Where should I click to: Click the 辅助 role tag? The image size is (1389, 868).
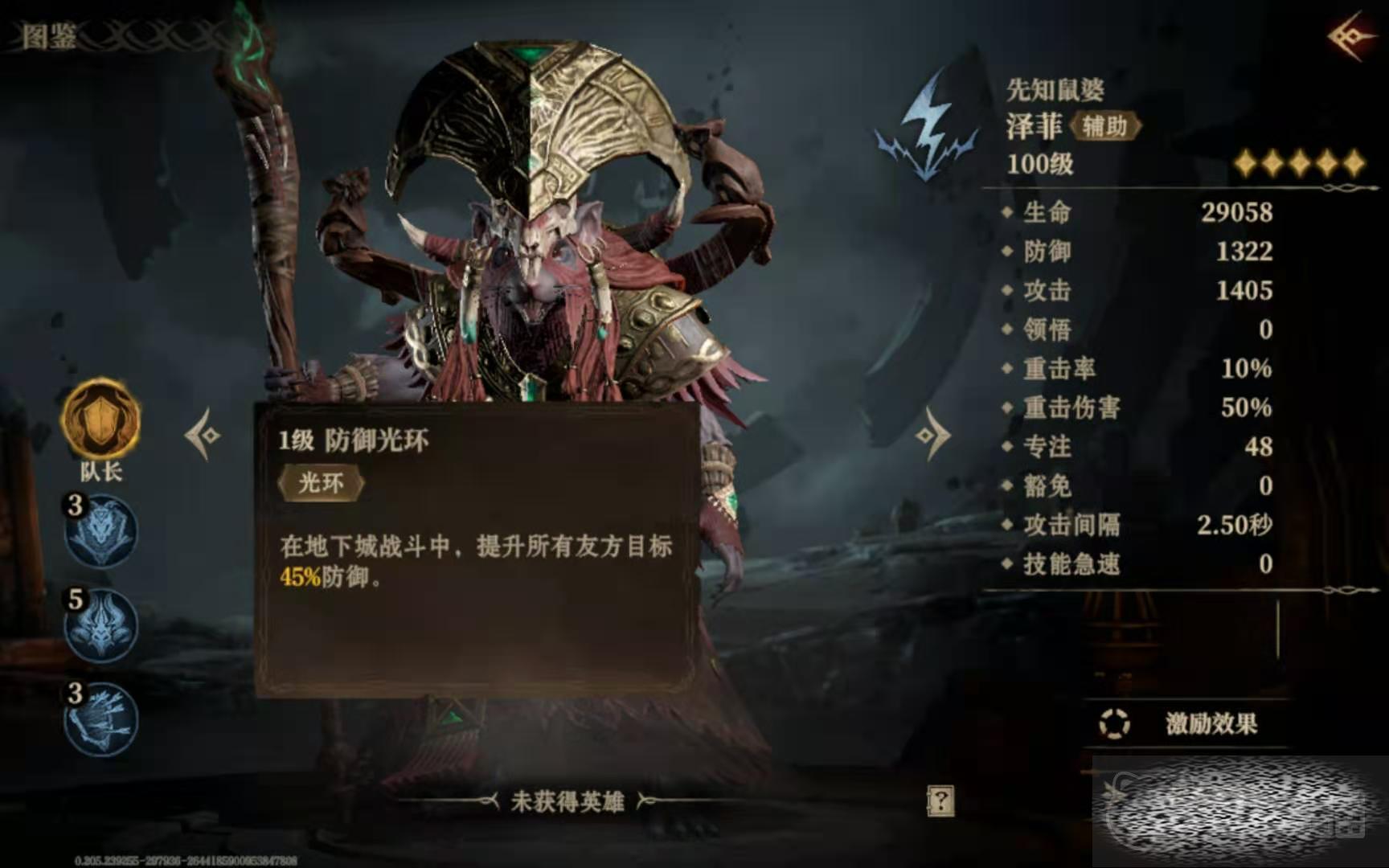coord(1105,126)
